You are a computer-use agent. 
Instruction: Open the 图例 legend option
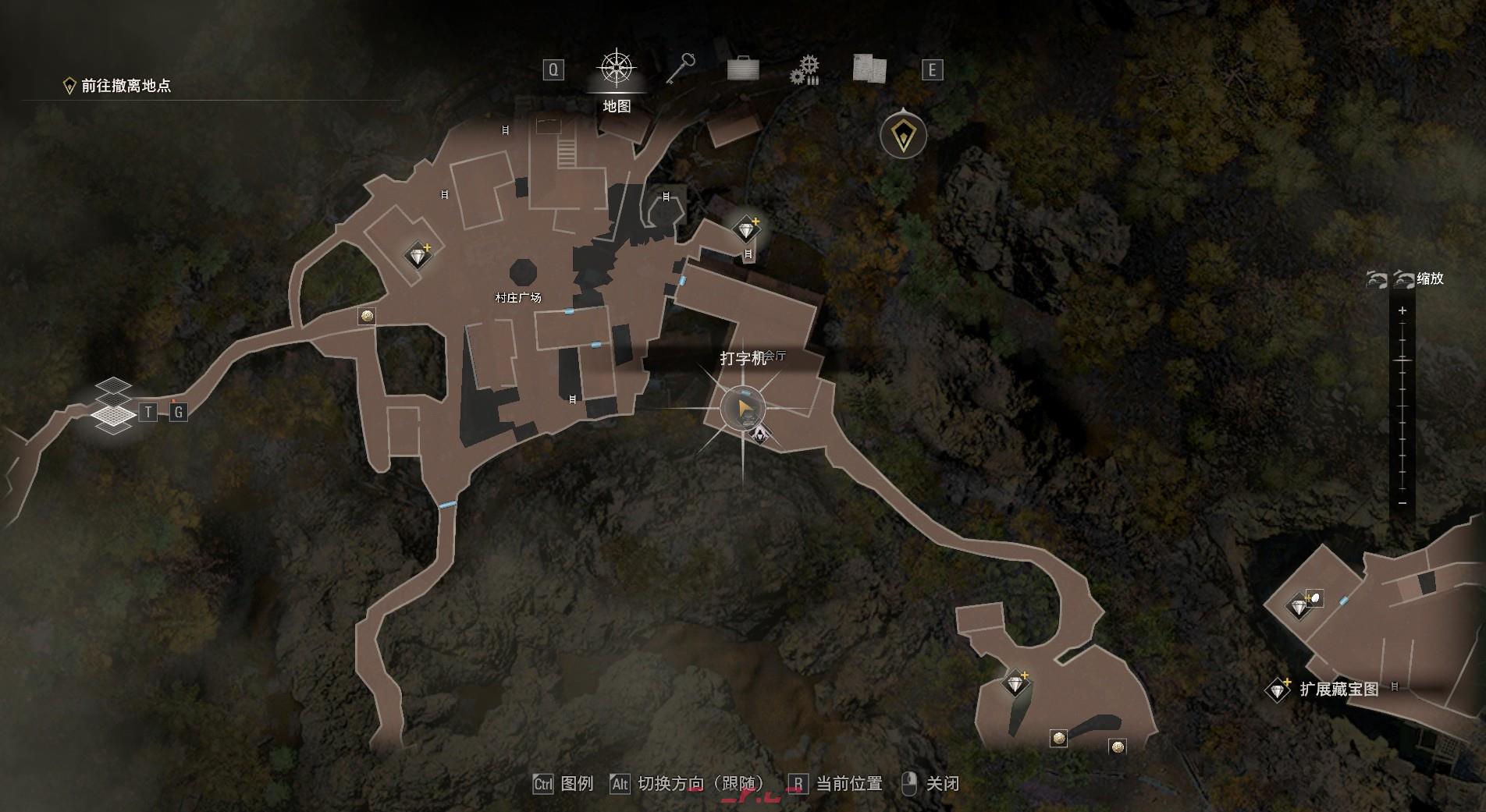[x=563, y=784]
